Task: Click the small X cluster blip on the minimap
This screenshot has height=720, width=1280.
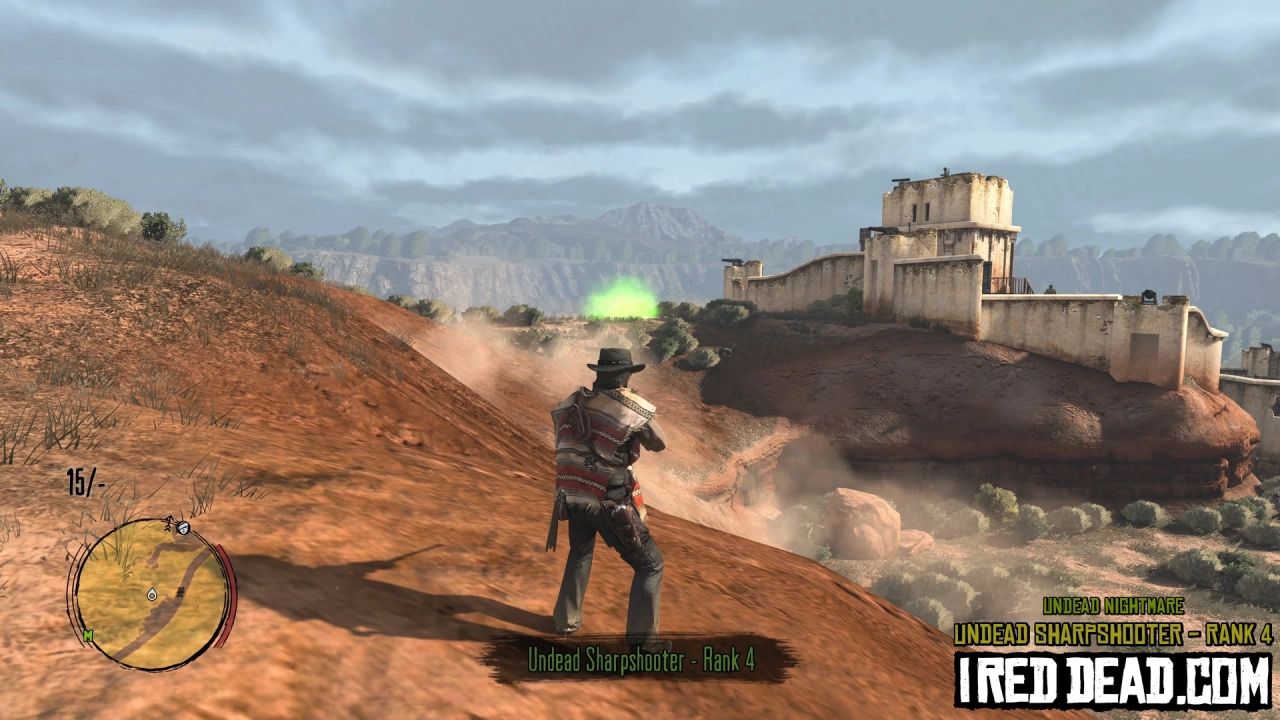Action: pos(181,591)
